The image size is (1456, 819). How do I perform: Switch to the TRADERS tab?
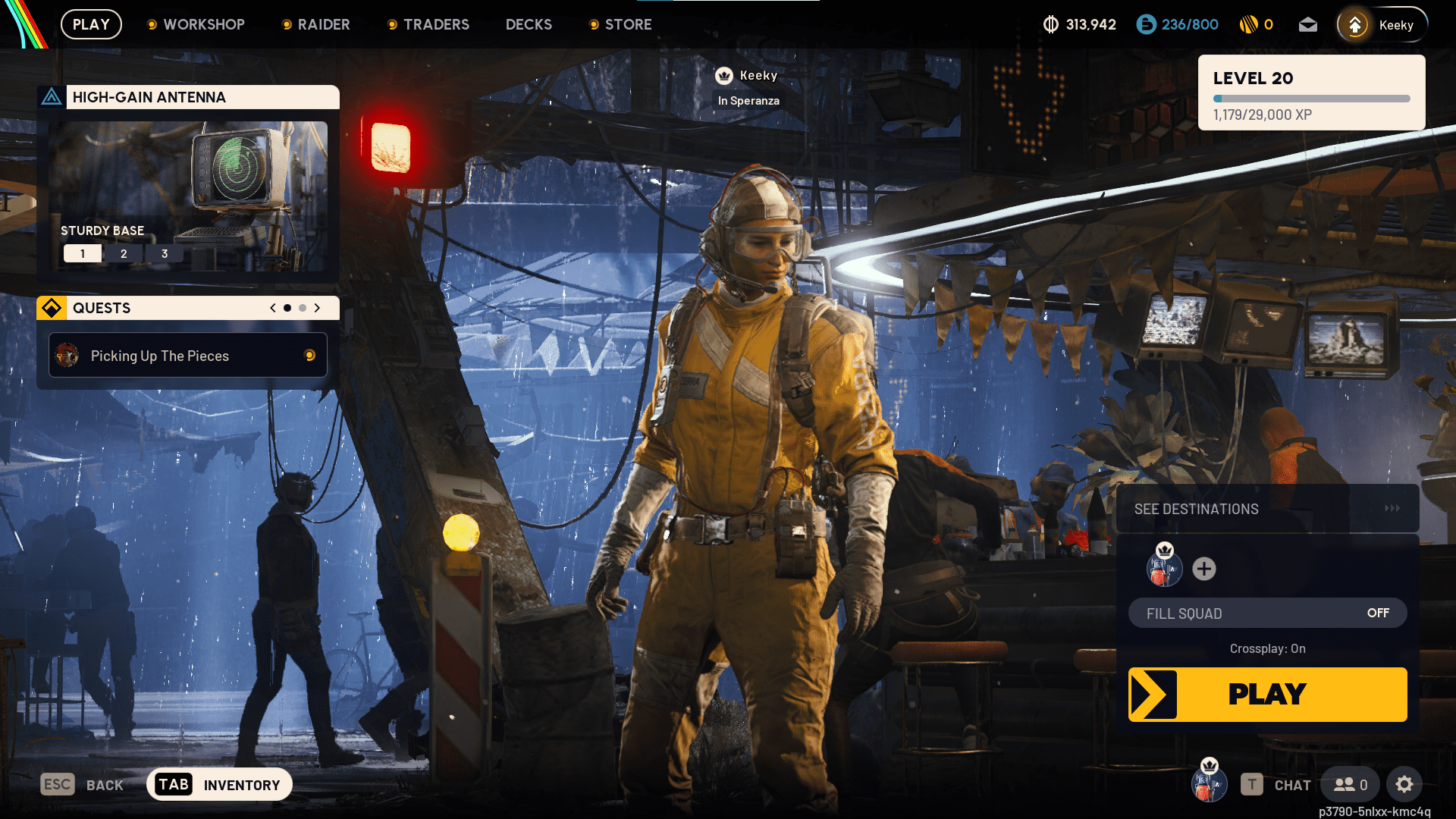tap(436, 24)
